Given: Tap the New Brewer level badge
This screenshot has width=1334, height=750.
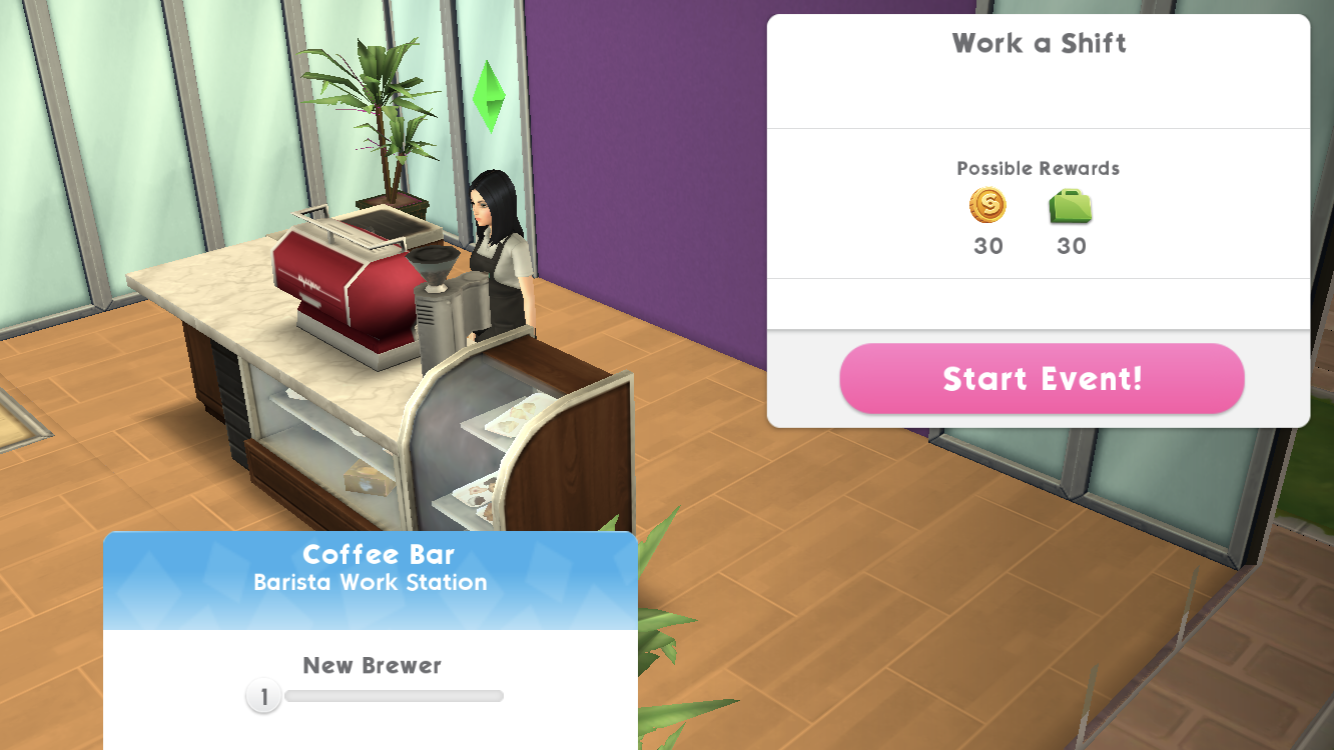Looking at the screenshot, I should (264, 697).
